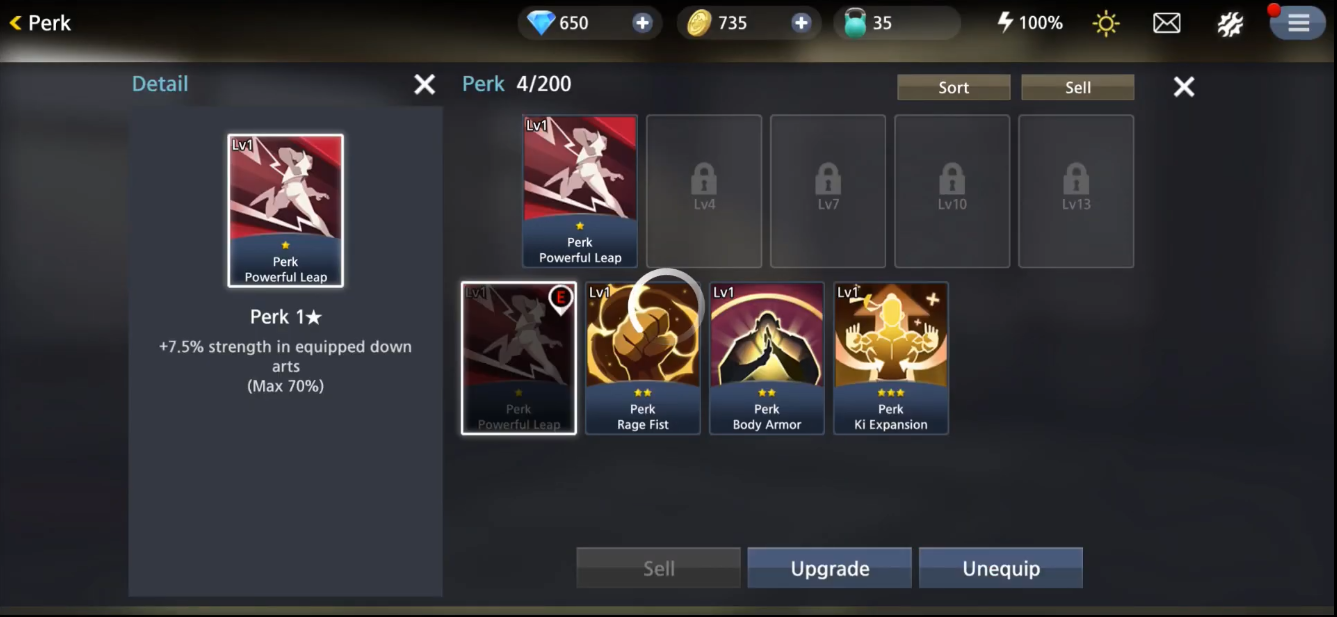The image size is (1337, 617).
Task: Open the slashed gear icon
Action: coord(1230,23)
